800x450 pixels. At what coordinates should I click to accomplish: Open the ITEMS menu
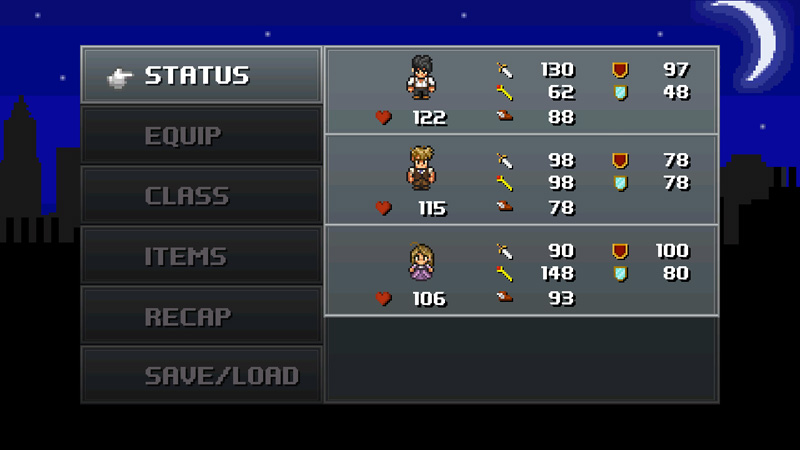tap(201, 256)
